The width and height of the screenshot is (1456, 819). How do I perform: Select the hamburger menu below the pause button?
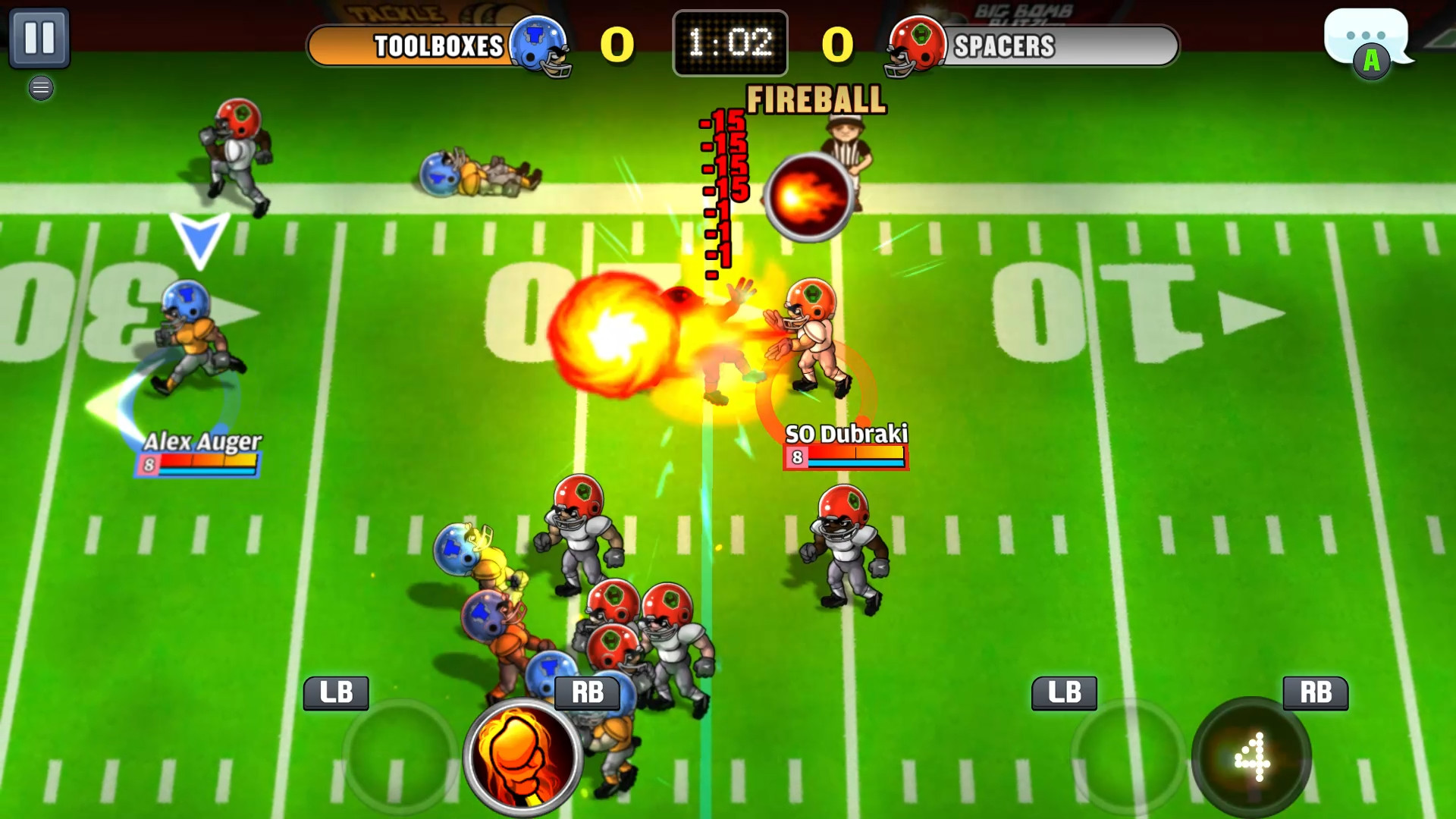point(41,88)
